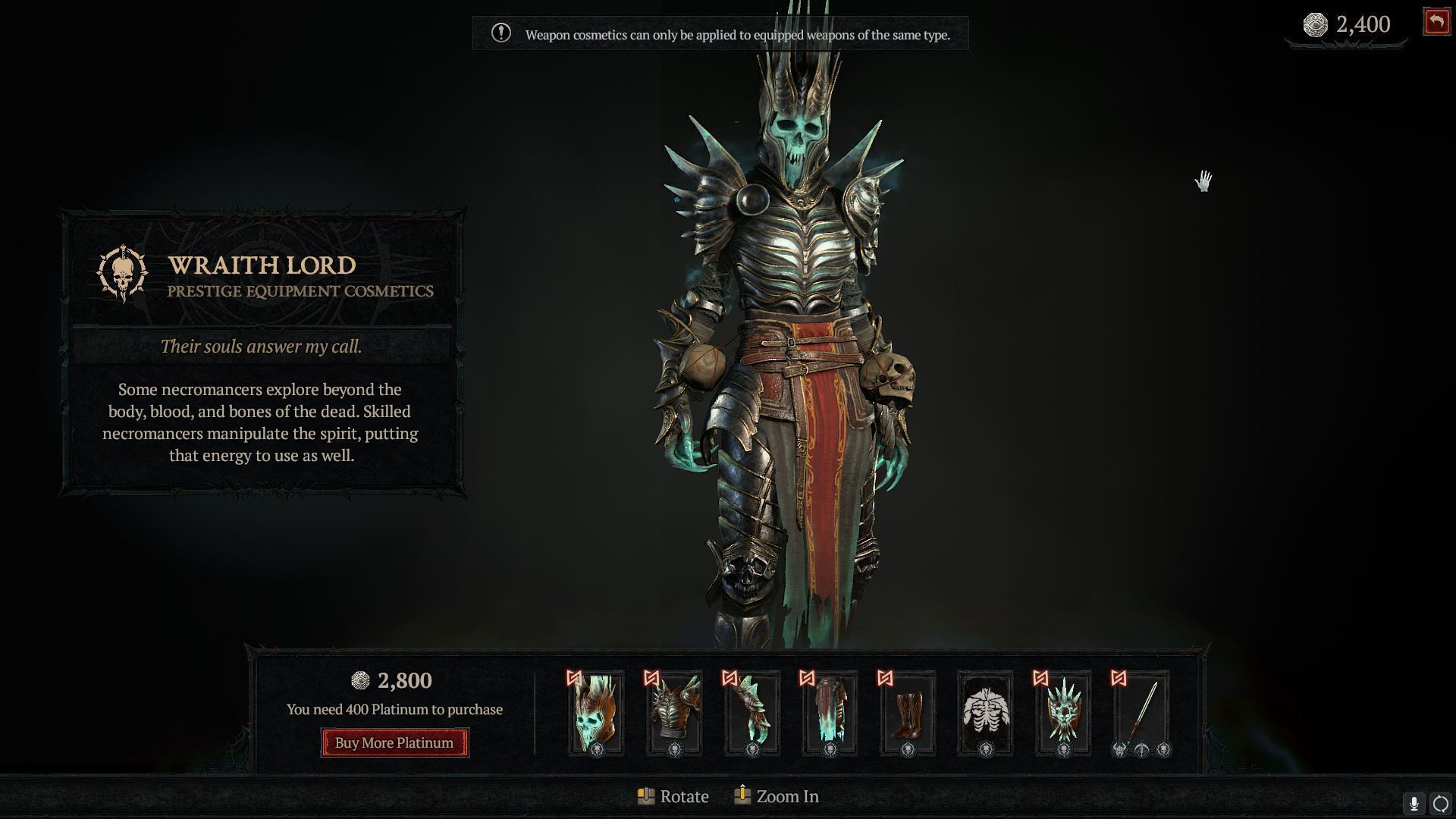Select the Wraith Lord skull helm thumbnail
The width and height of the screenshot is (1456, 819).
[596, 713]
